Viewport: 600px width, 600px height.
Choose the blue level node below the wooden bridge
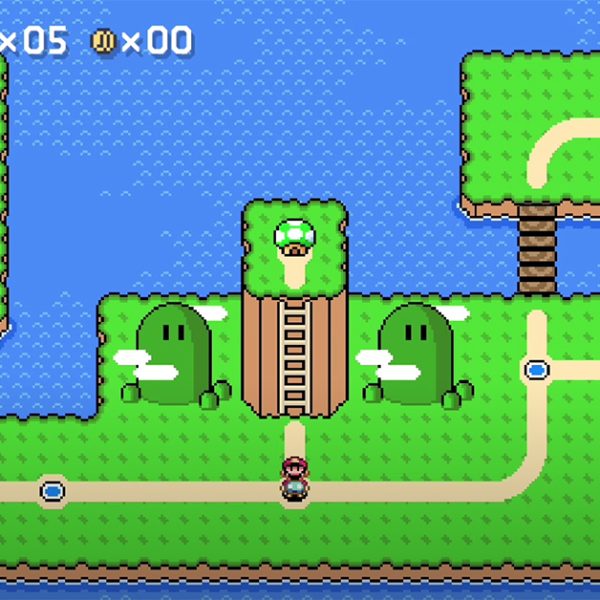click(x=537, y=370)
